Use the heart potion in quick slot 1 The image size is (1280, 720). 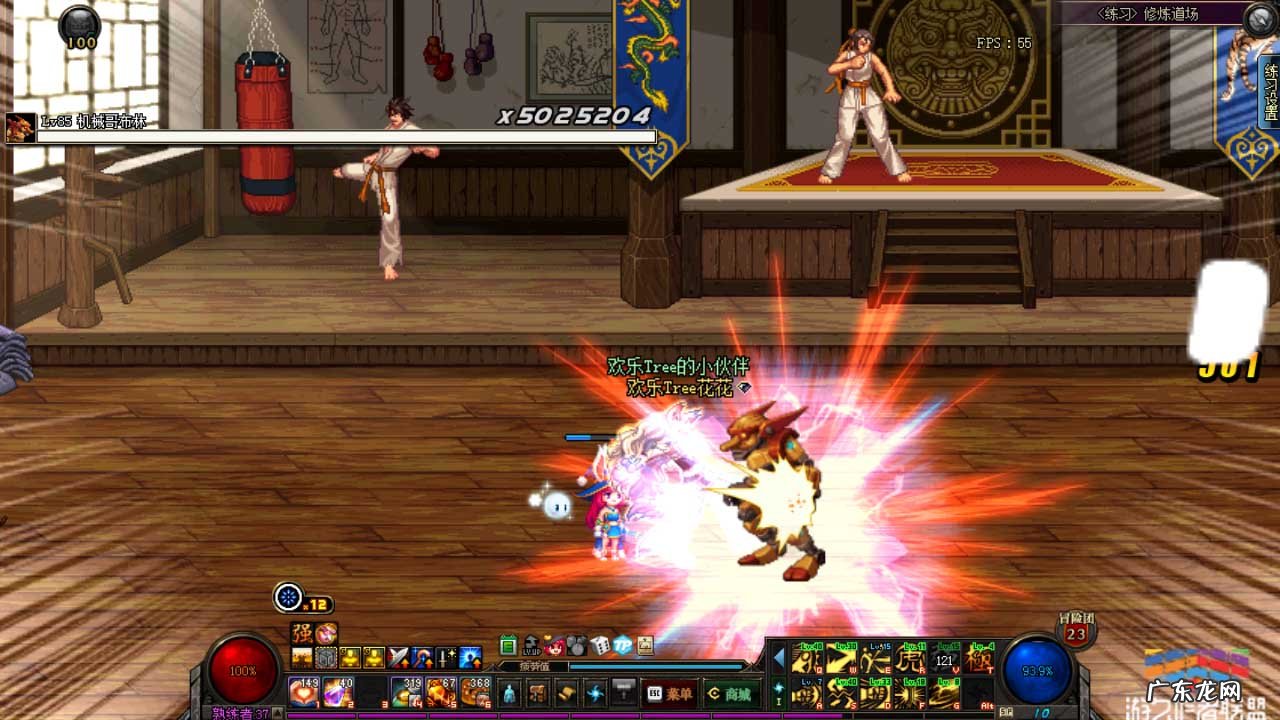tap(303, 692)
